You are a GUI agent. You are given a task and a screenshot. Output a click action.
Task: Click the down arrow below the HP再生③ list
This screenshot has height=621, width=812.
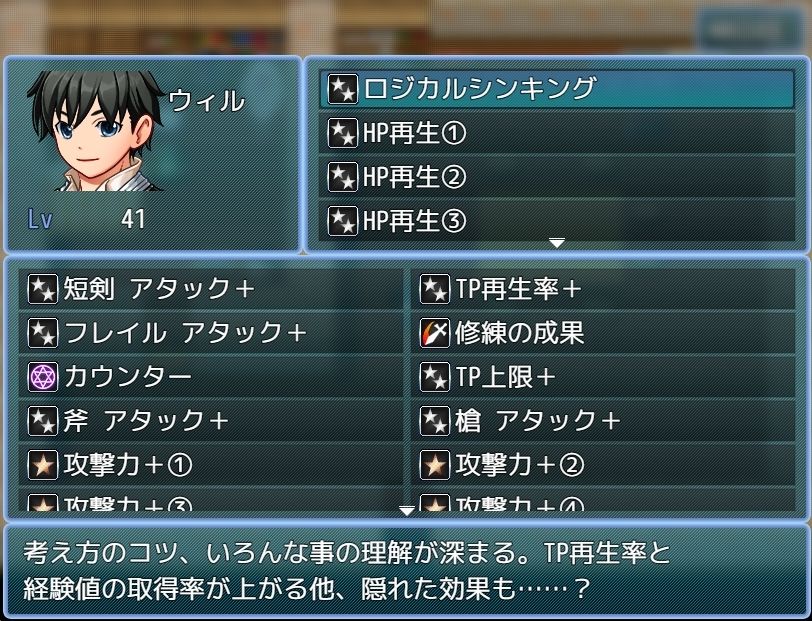[557, 243]
